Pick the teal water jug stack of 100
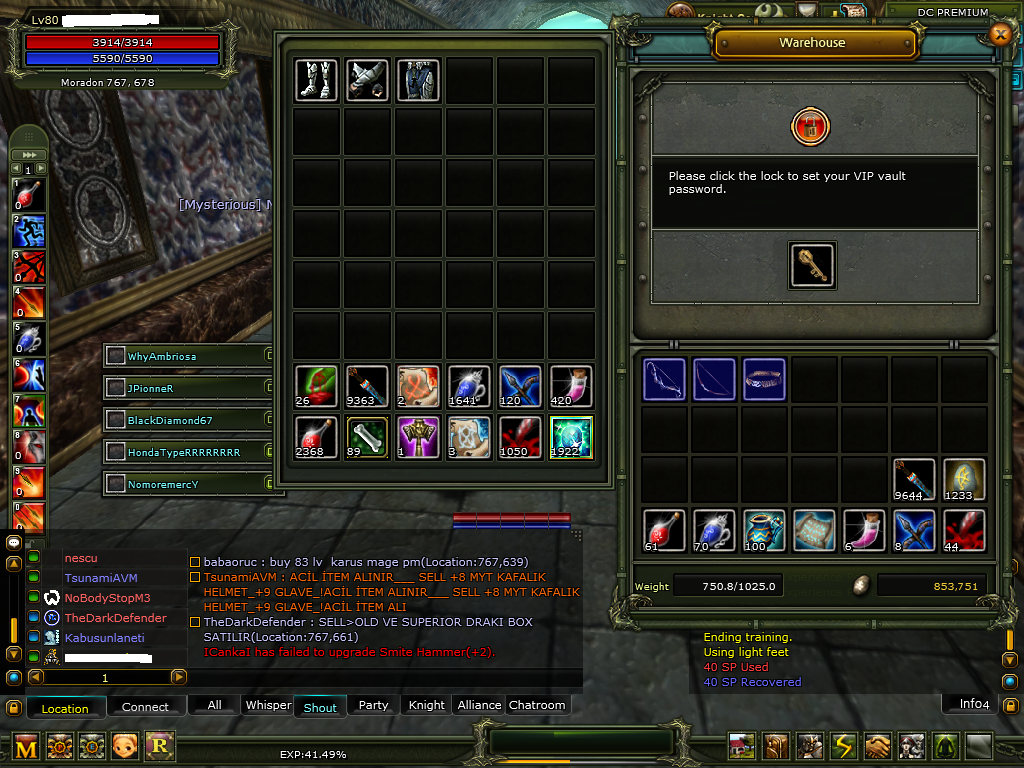 (x=764, y=530)
